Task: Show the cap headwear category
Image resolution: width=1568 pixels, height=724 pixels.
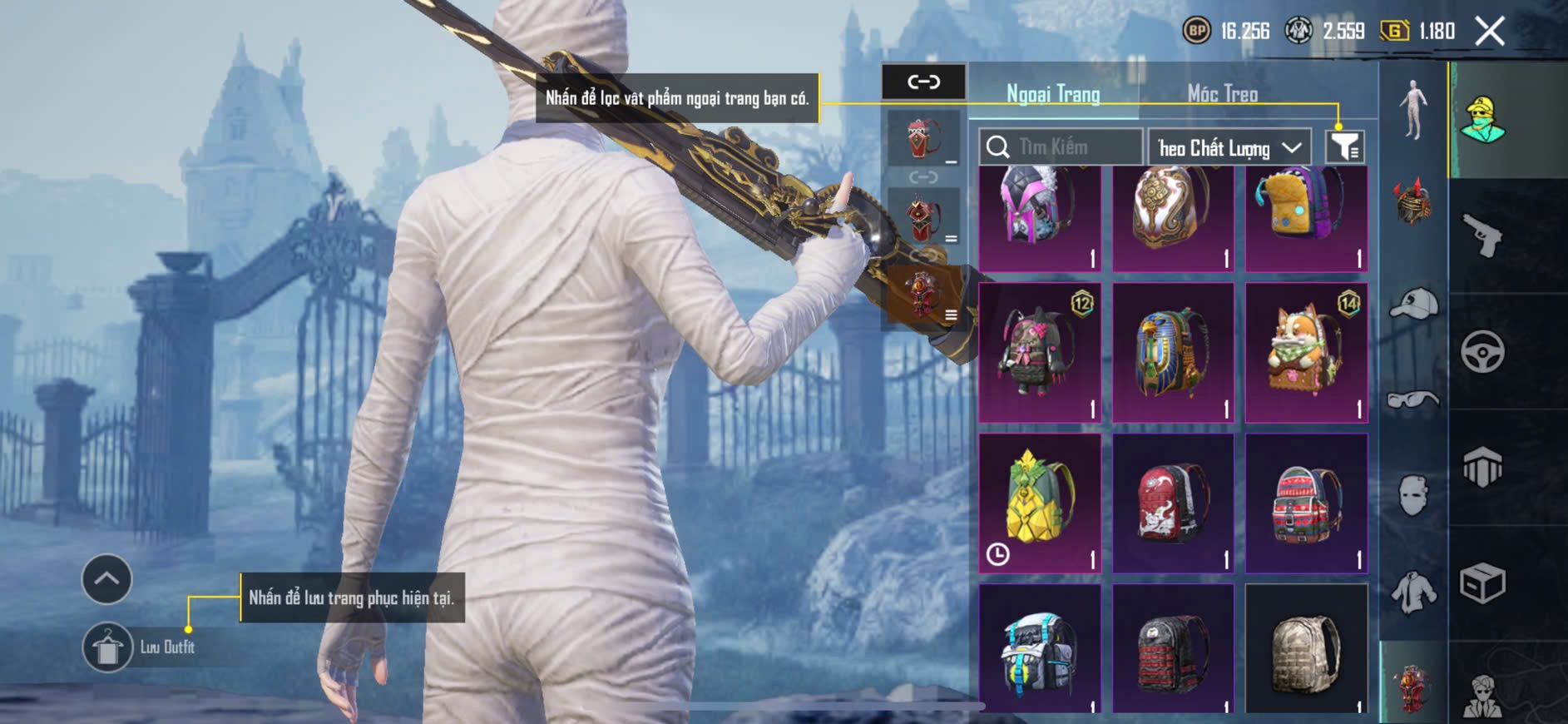Action: tap(1413, 304)
